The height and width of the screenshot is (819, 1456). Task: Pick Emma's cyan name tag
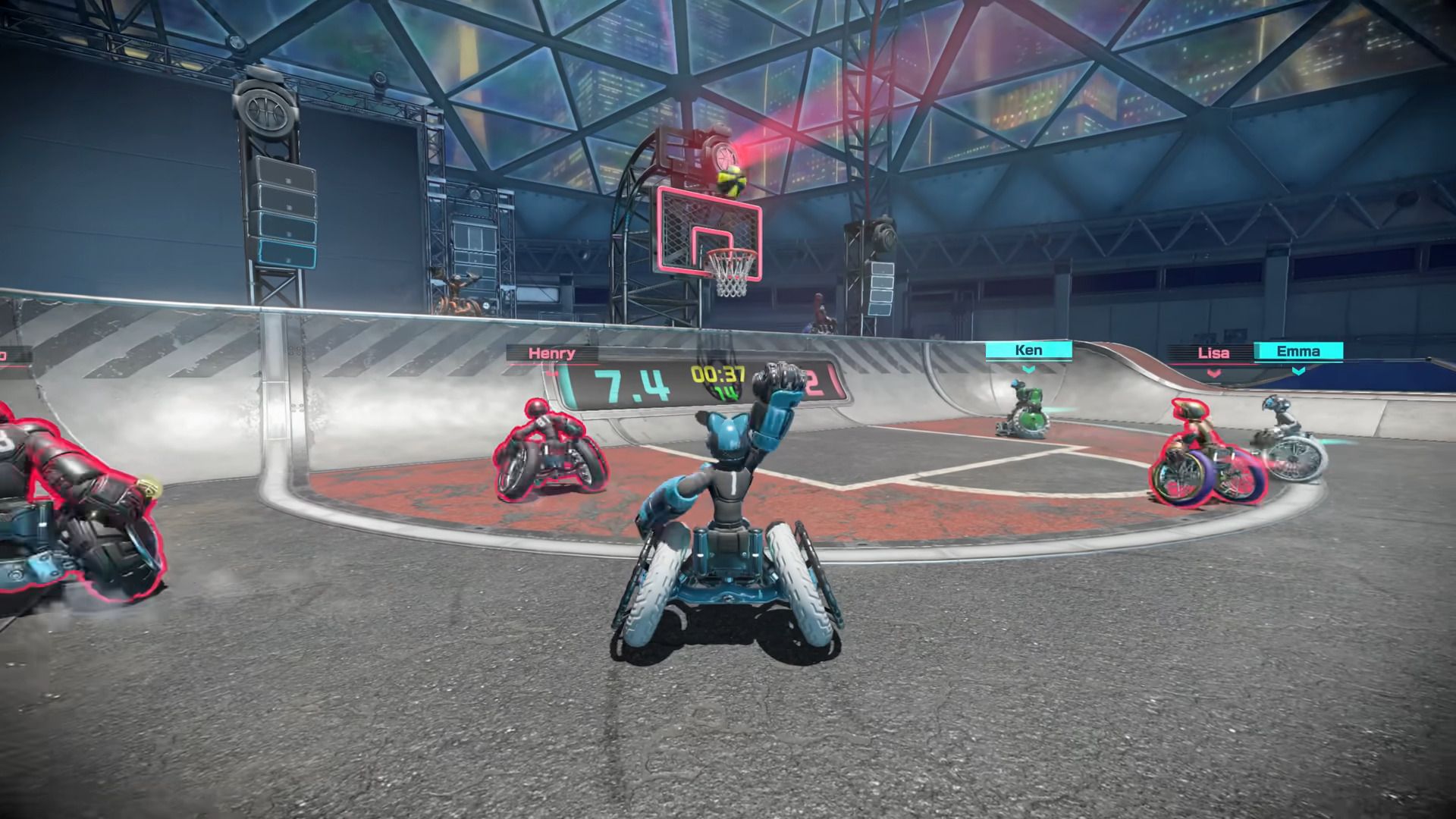tap(1298, 351)
